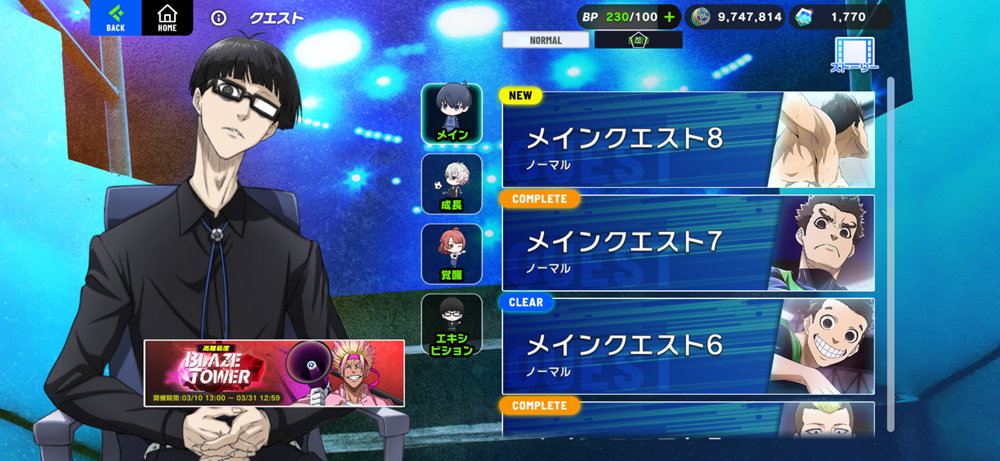Screen dimensions: 1000x461
Task: Open メインクエスト7 quest row
Action: click(x=688, y=244)
